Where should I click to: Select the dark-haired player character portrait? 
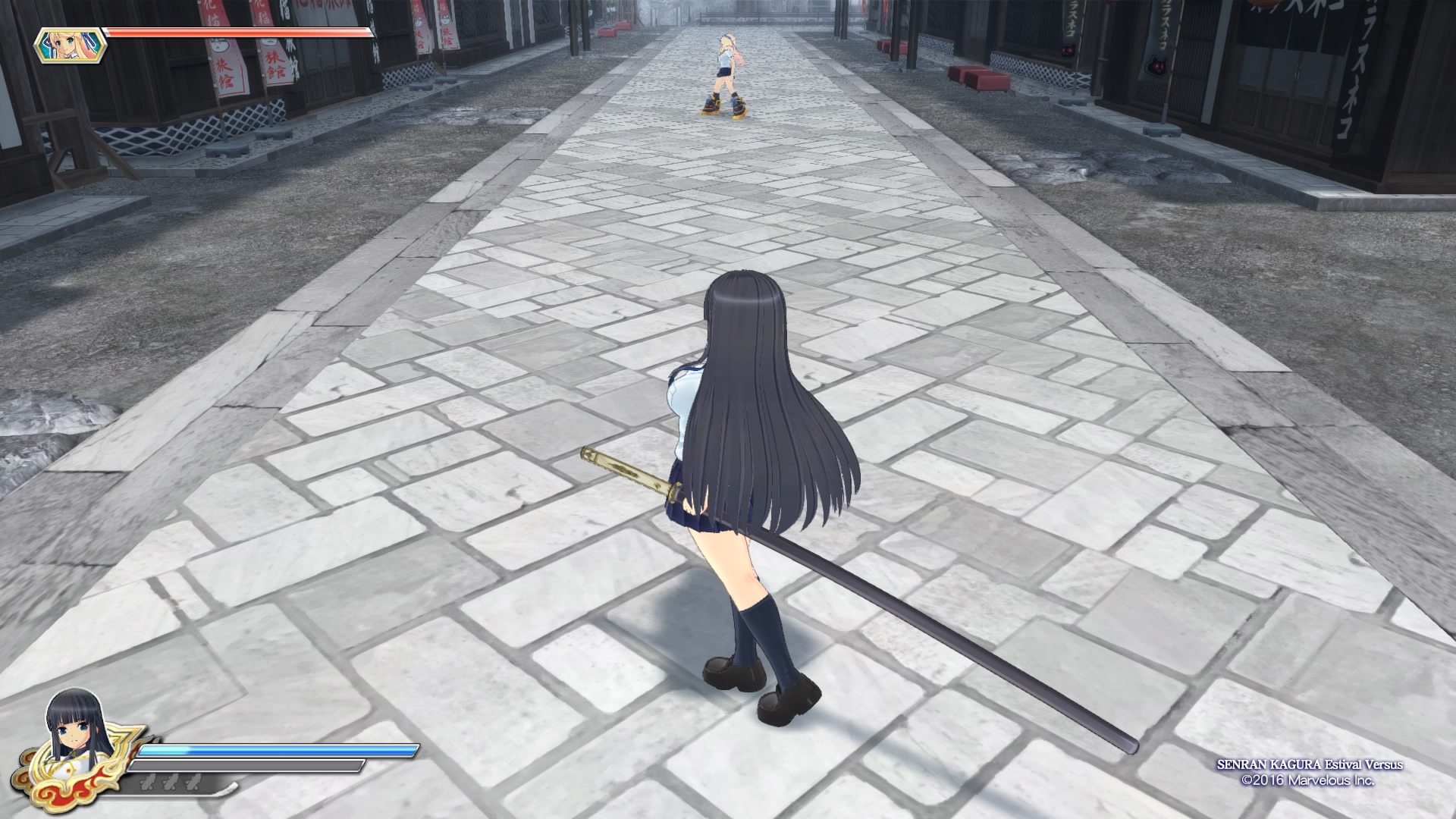[x=77, y=732]
